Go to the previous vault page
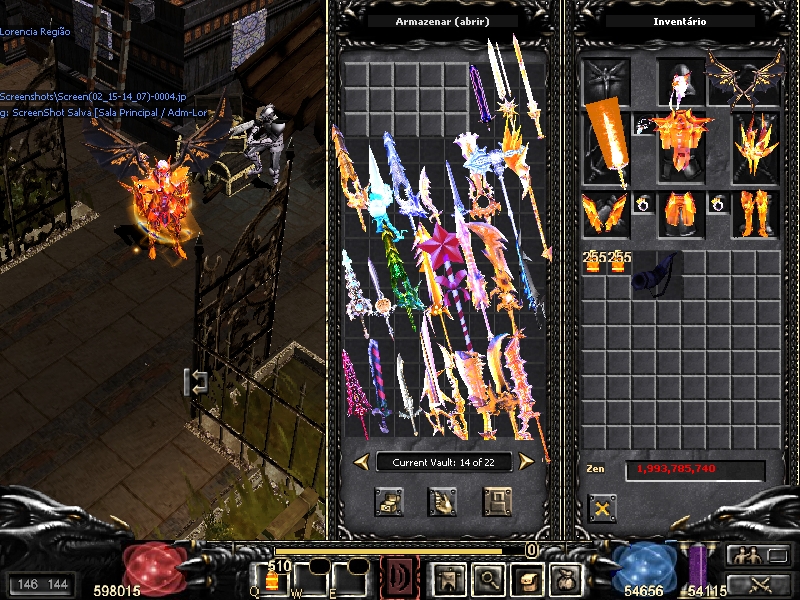 pos(361,460)
